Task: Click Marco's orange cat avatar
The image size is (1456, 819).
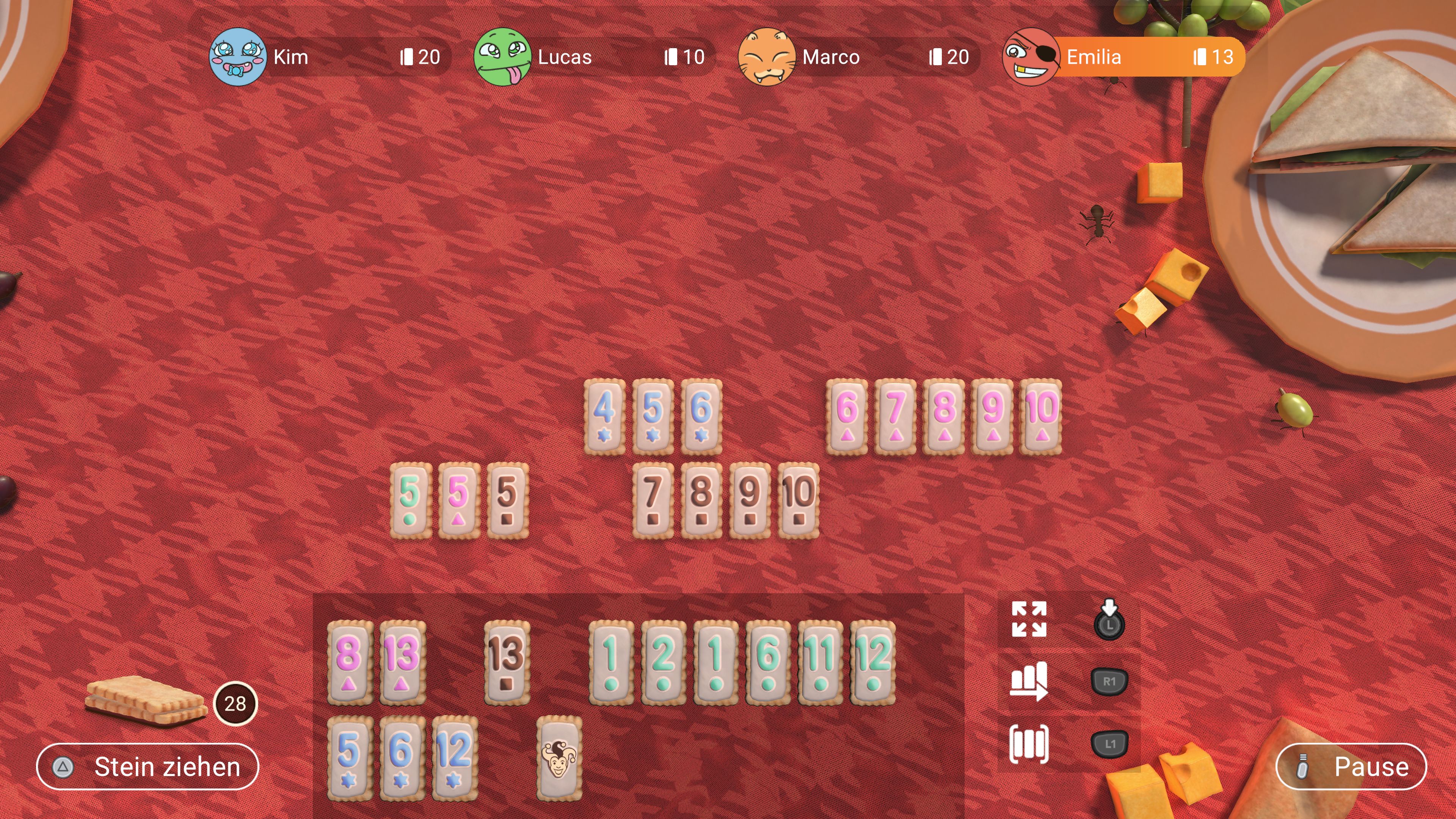Action: tap(767, 56)
